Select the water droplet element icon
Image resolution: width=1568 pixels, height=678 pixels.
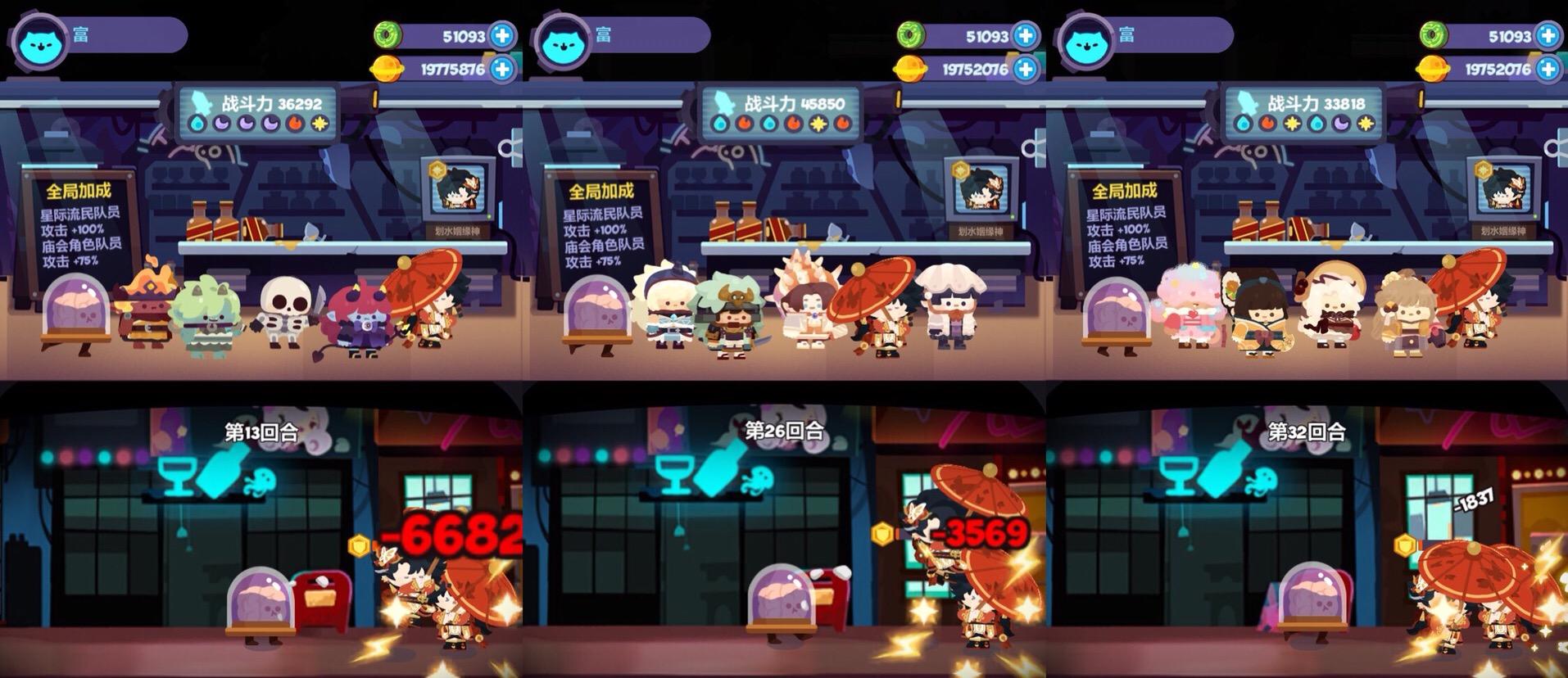[197, 124]
